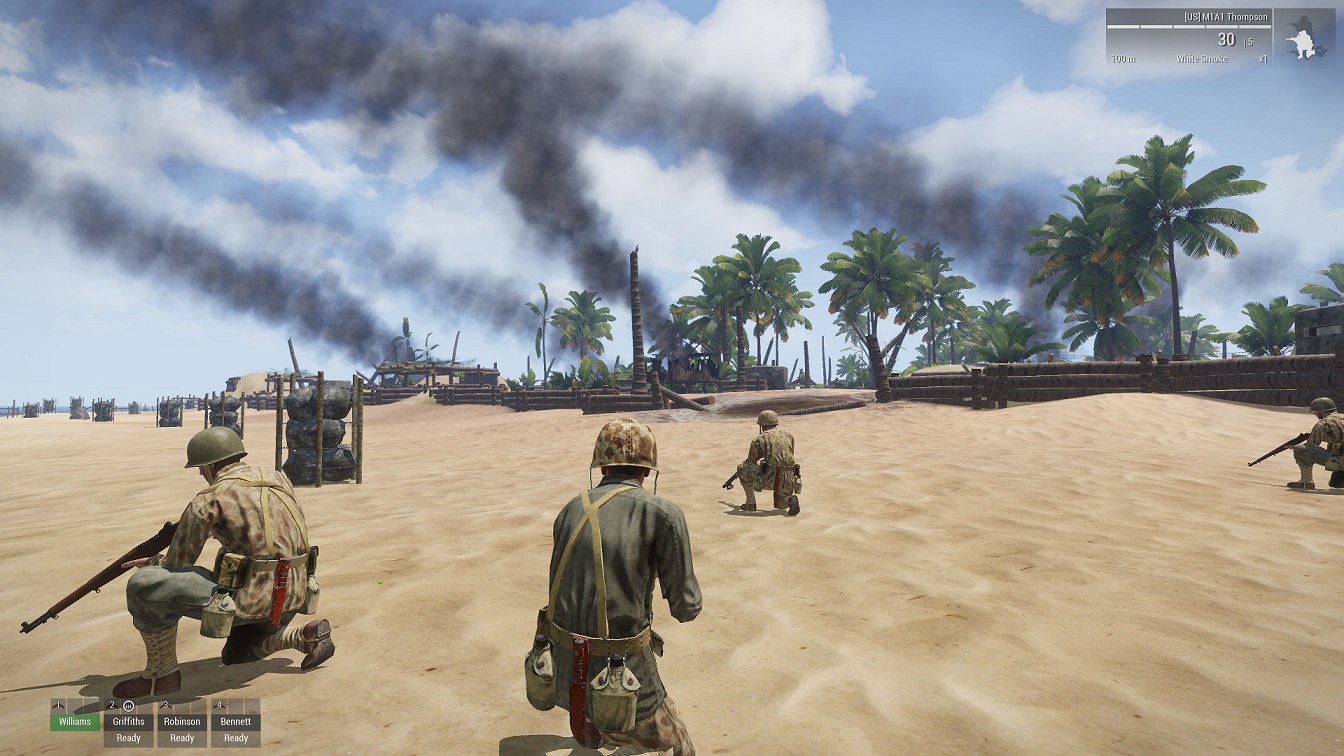Image resolution: width=1344 pixels, height=756 pixels.
Task: Click the squad number 2 badge above Griffiths
Action: click(x=111, y=704)
